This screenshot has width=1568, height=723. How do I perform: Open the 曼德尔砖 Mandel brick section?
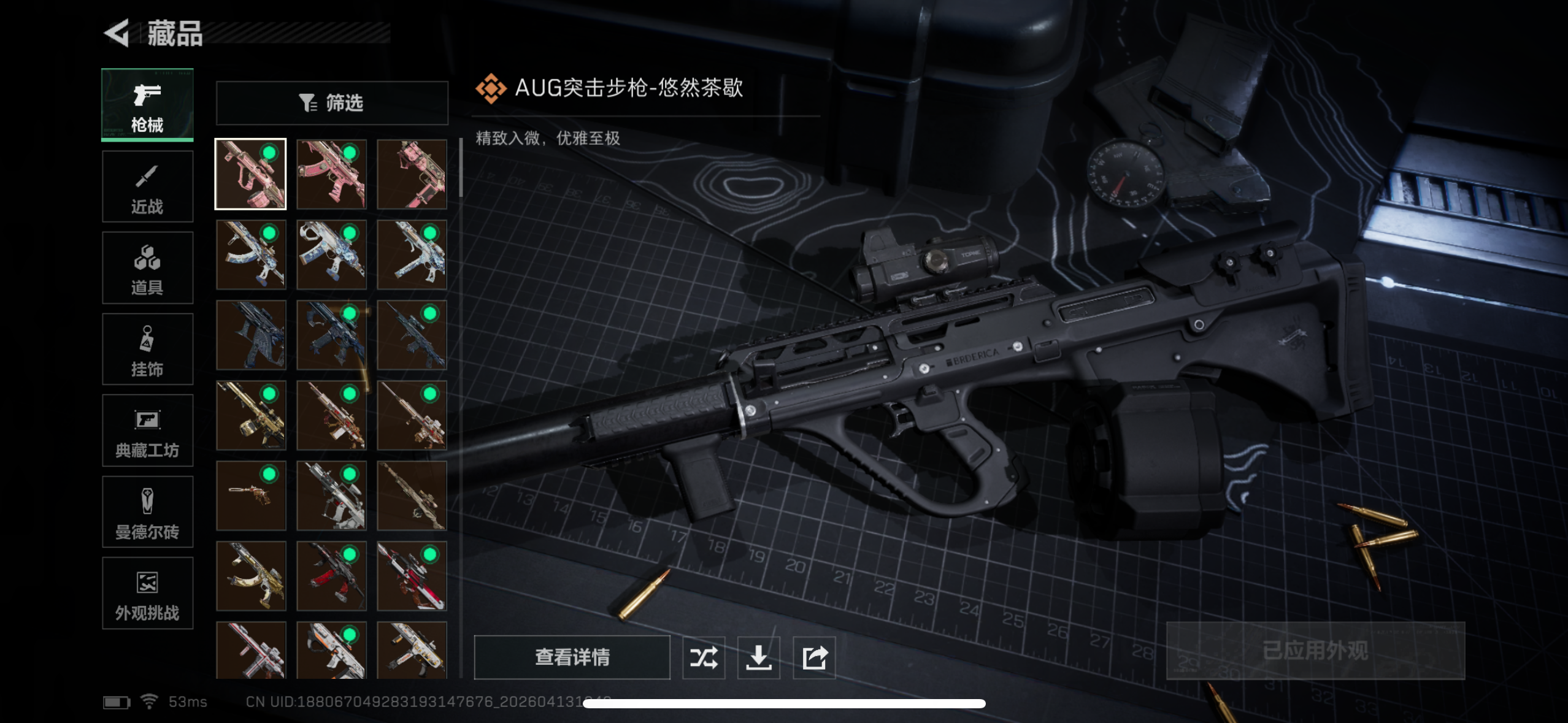coord(147,513)
